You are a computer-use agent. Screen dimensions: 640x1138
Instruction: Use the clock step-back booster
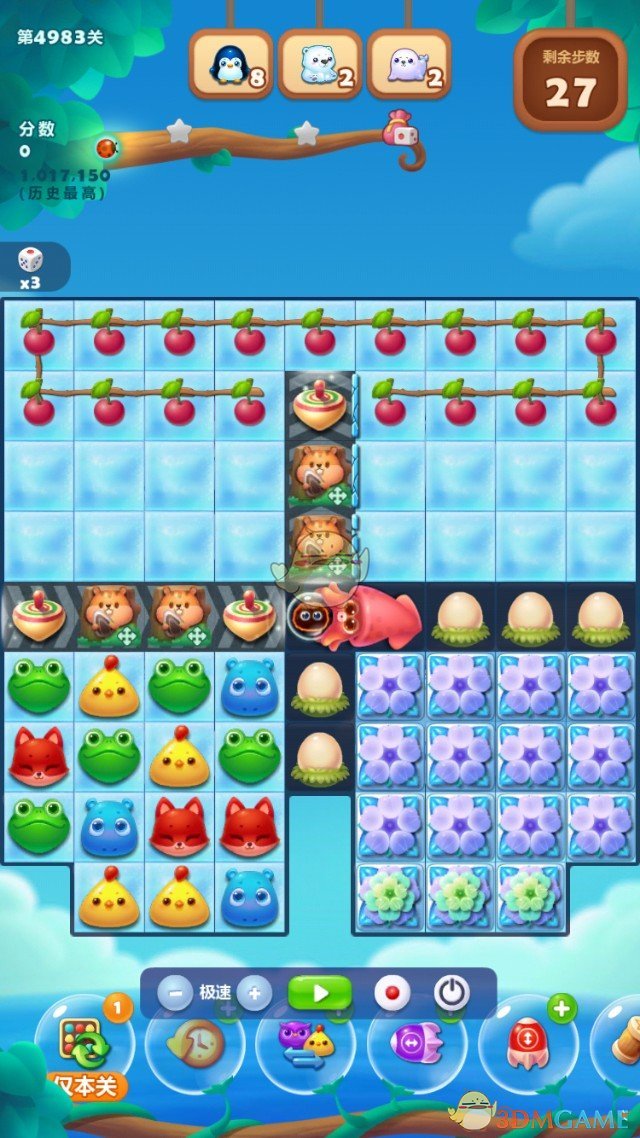[x=195, y=1045]
